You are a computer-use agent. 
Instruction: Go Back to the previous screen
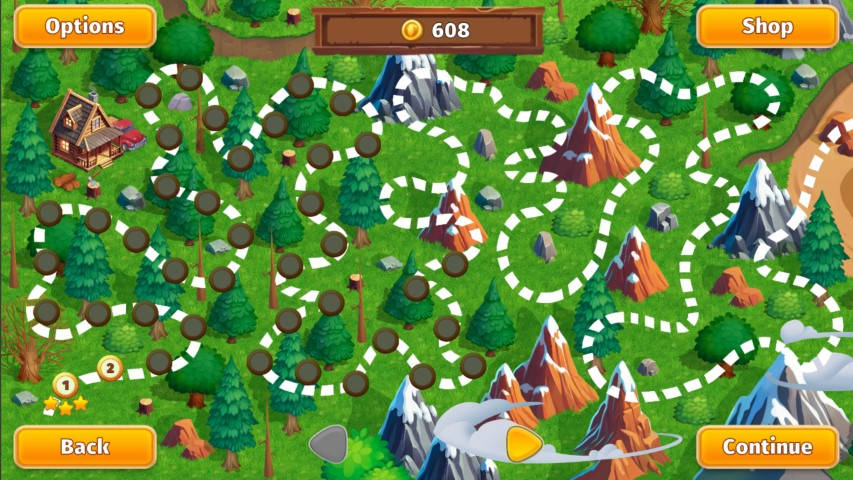pos(85,446)
